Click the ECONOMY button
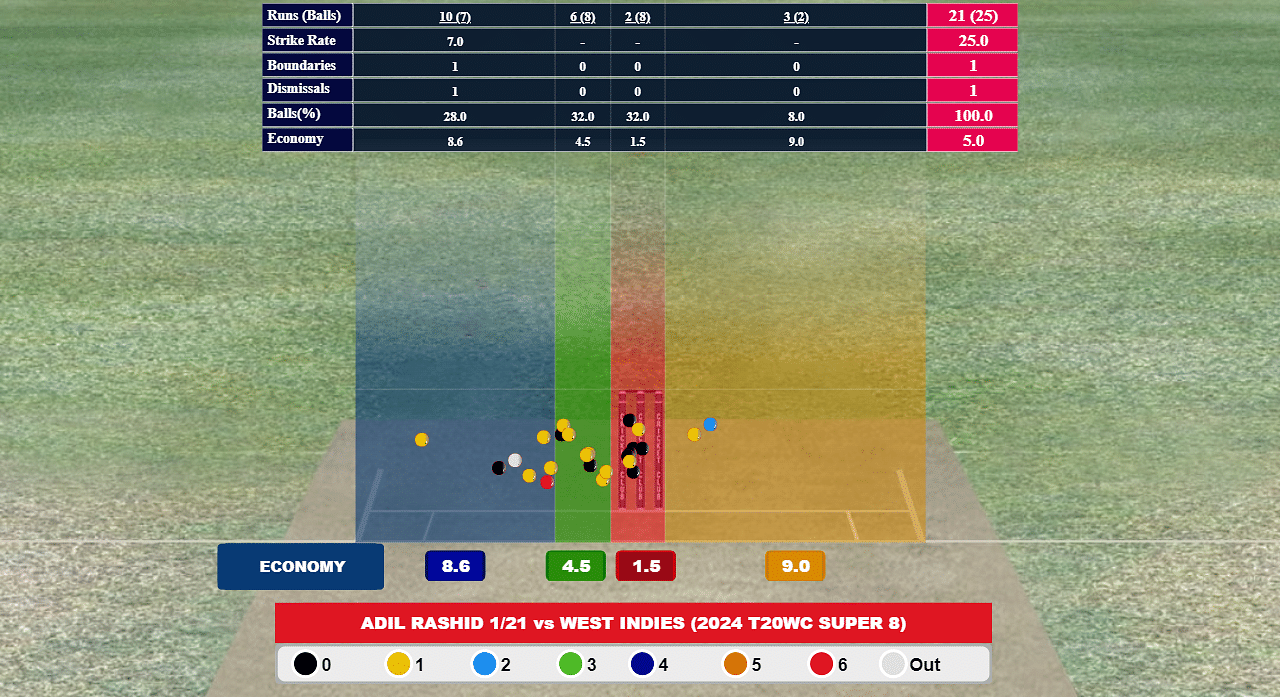1280x697 pixels. point(301,567)
